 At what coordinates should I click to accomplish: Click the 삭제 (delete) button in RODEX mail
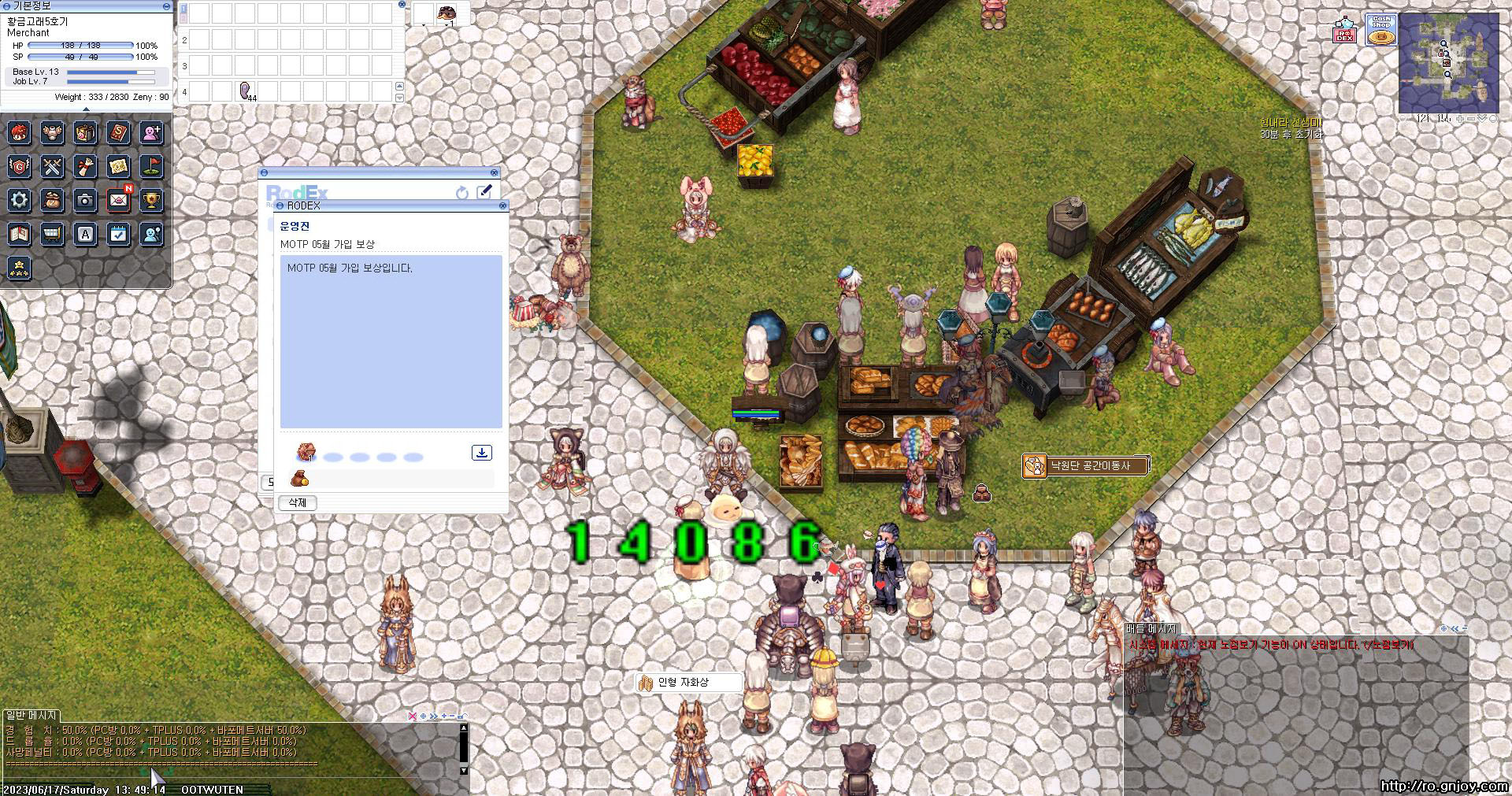pos(298,502)
